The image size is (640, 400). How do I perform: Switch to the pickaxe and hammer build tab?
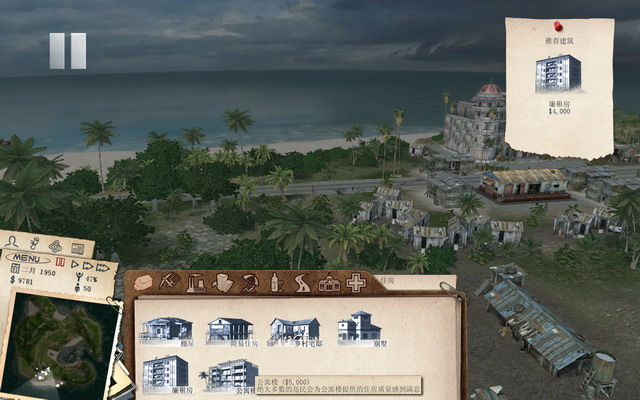[170, 283]
